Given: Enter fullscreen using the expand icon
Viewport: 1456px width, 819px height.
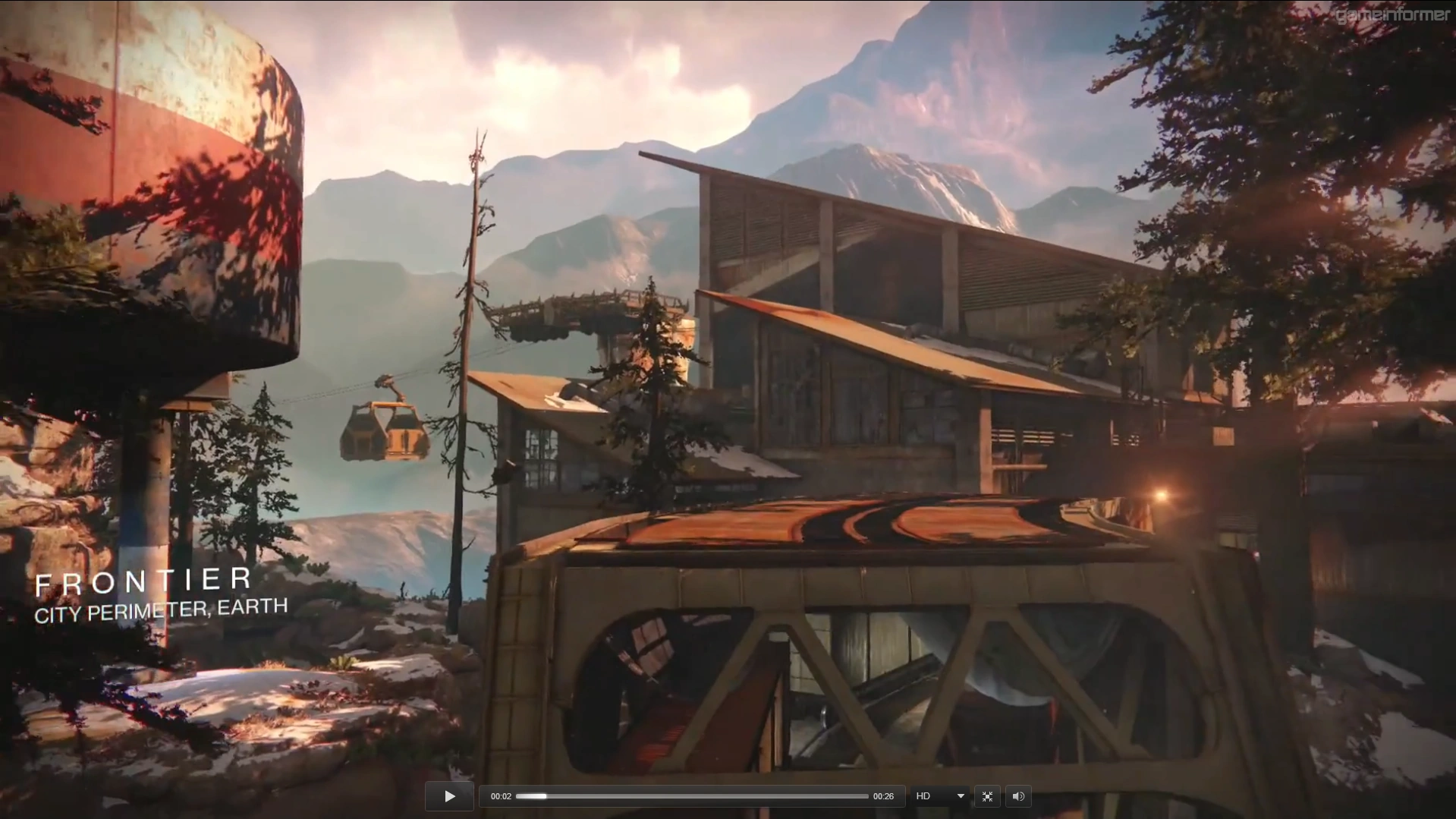Looking at the screenshot, I should (x=987, y=796).
